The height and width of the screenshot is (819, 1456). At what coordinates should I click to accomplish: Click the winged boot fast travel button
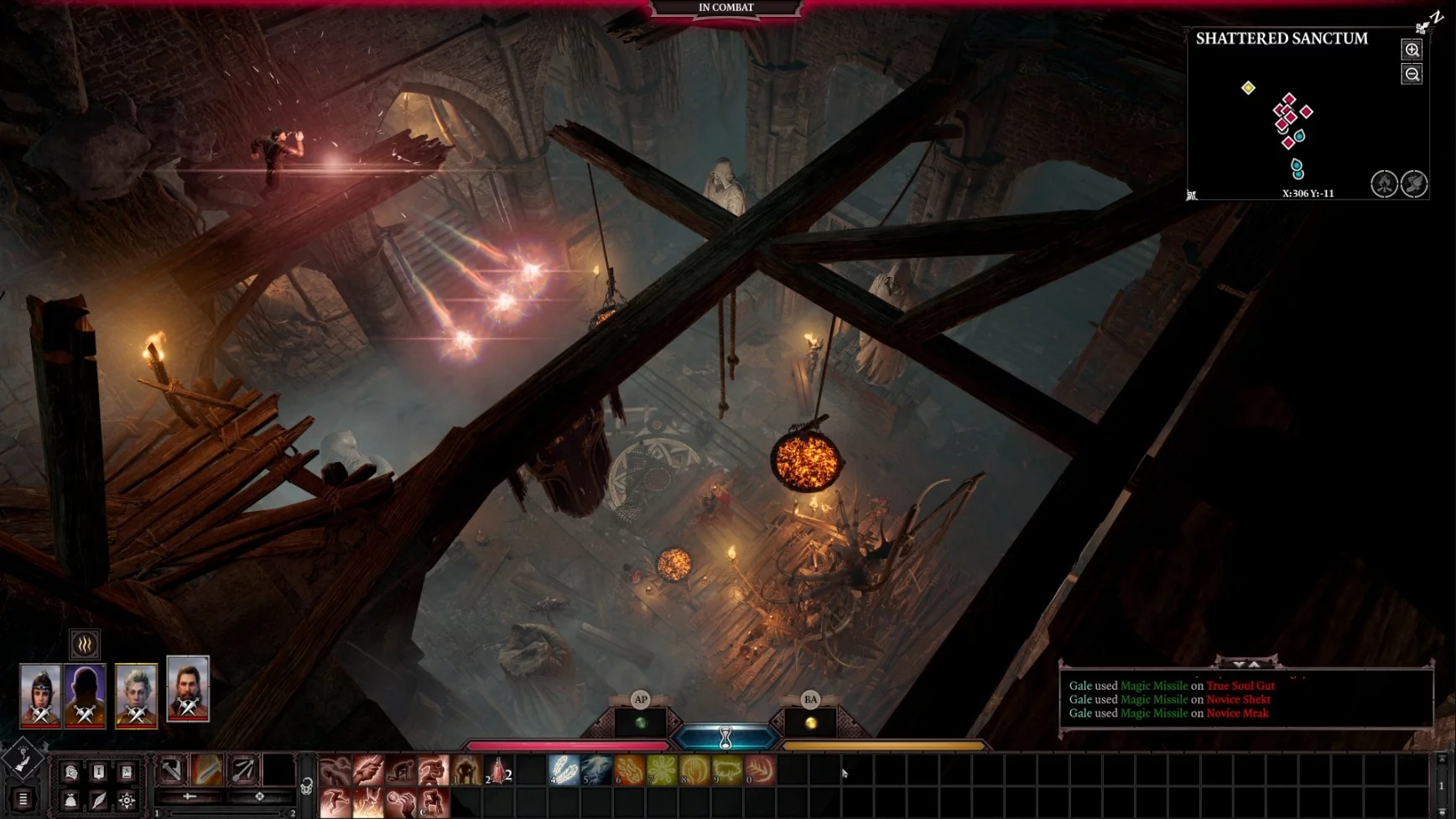(1414, 184)
